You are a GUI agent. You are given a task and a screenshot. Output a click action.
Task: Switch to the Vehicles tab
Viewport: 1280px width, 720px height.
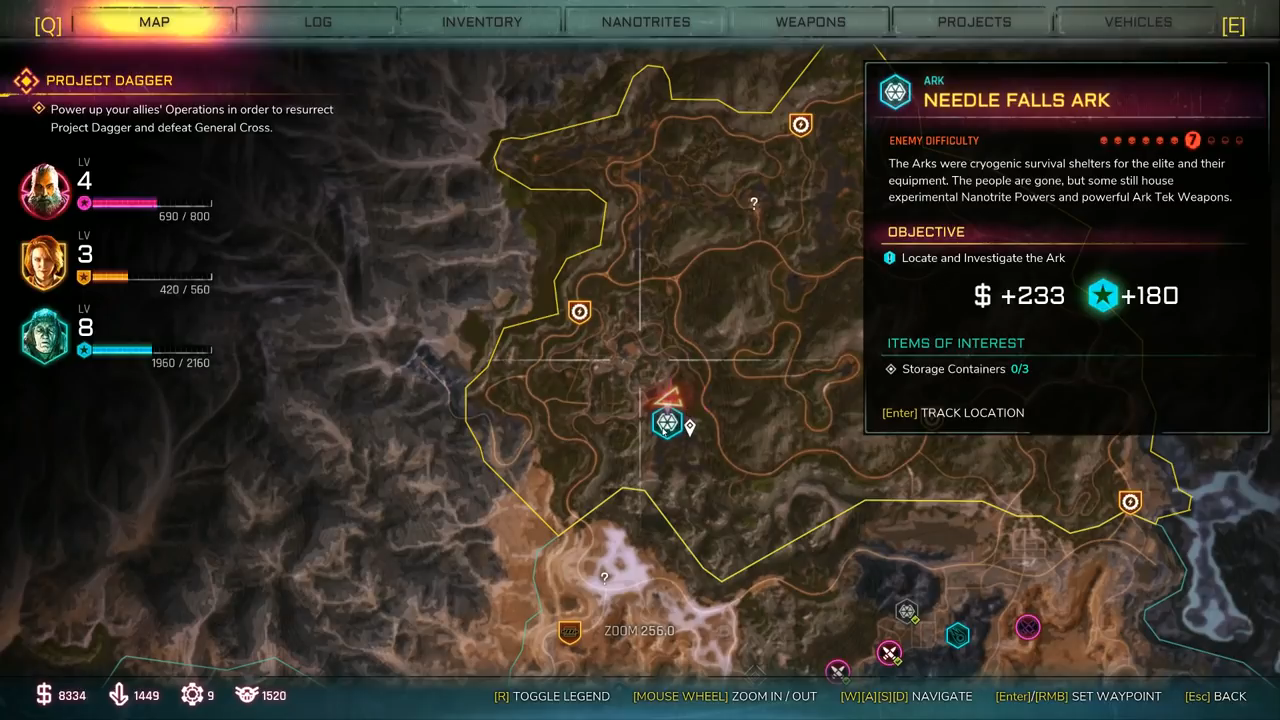pyautogui.click(x=1138, y=22)
